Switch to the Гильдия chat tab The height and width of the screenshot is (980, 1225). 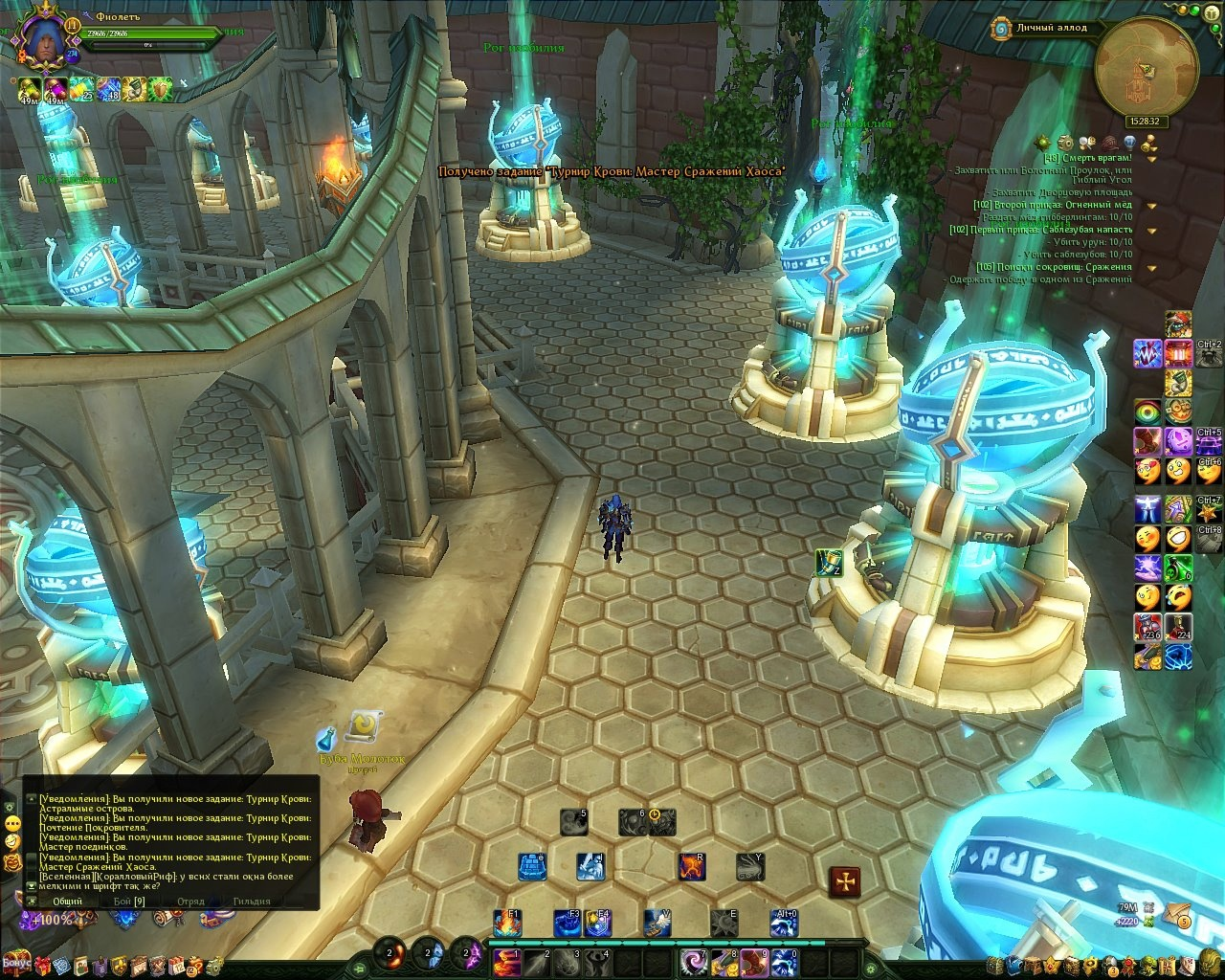click(252, 901)
